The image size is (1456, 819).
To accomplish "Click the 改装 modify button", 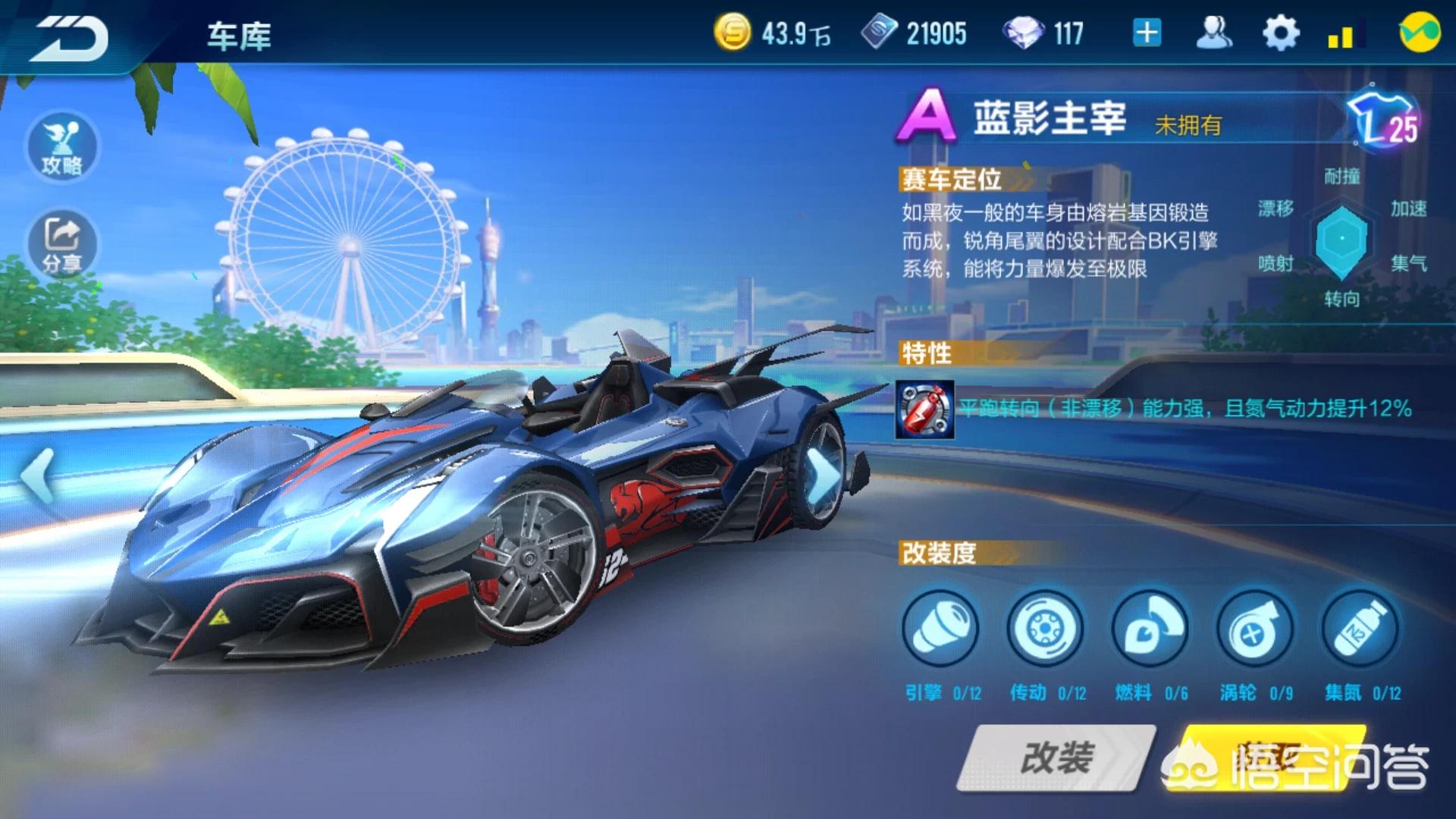I will (x=1056, y=757).
